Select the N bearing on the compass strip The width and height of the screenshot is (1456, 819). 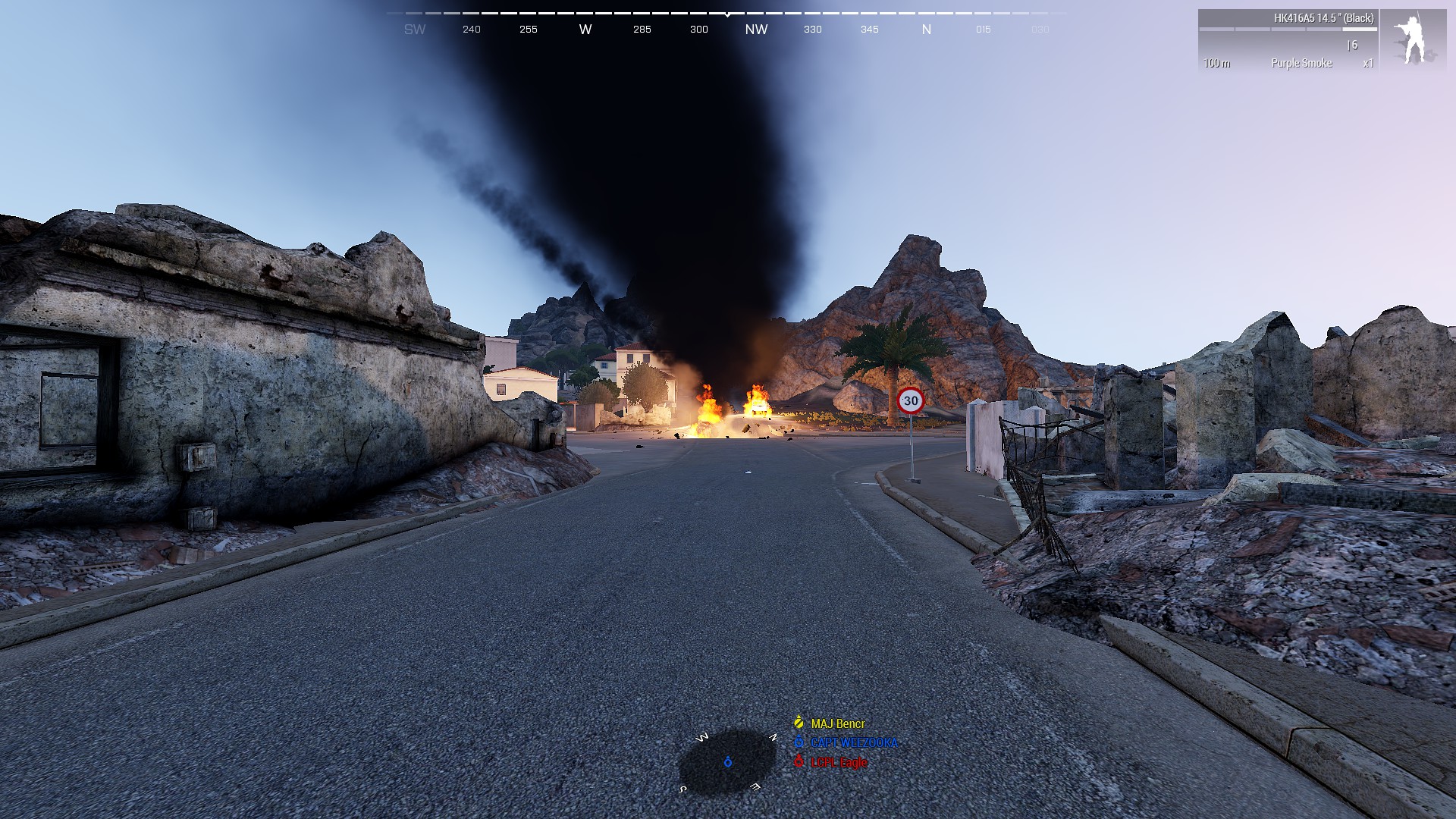[x=927, y=30]
